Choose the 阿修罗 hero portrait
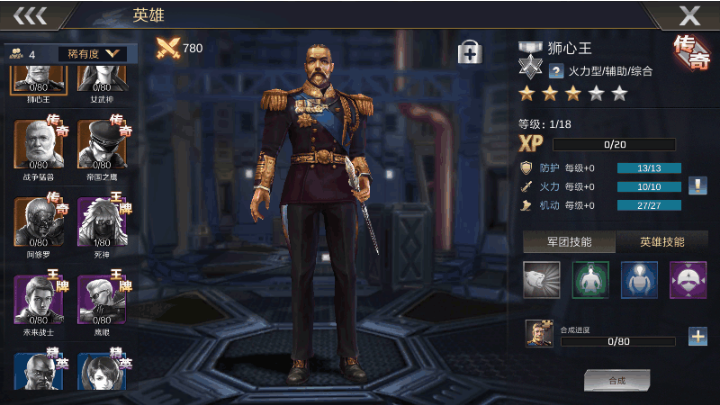The width and height of the screenshot is (720, 405). tap(39, 220)
